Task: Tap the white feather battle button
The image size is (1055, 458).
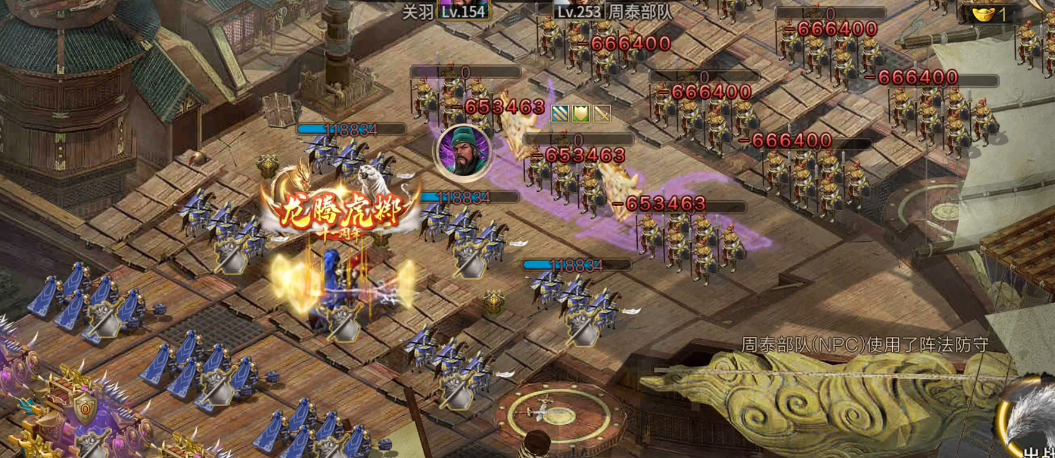Action: [x=1030, y=420]
